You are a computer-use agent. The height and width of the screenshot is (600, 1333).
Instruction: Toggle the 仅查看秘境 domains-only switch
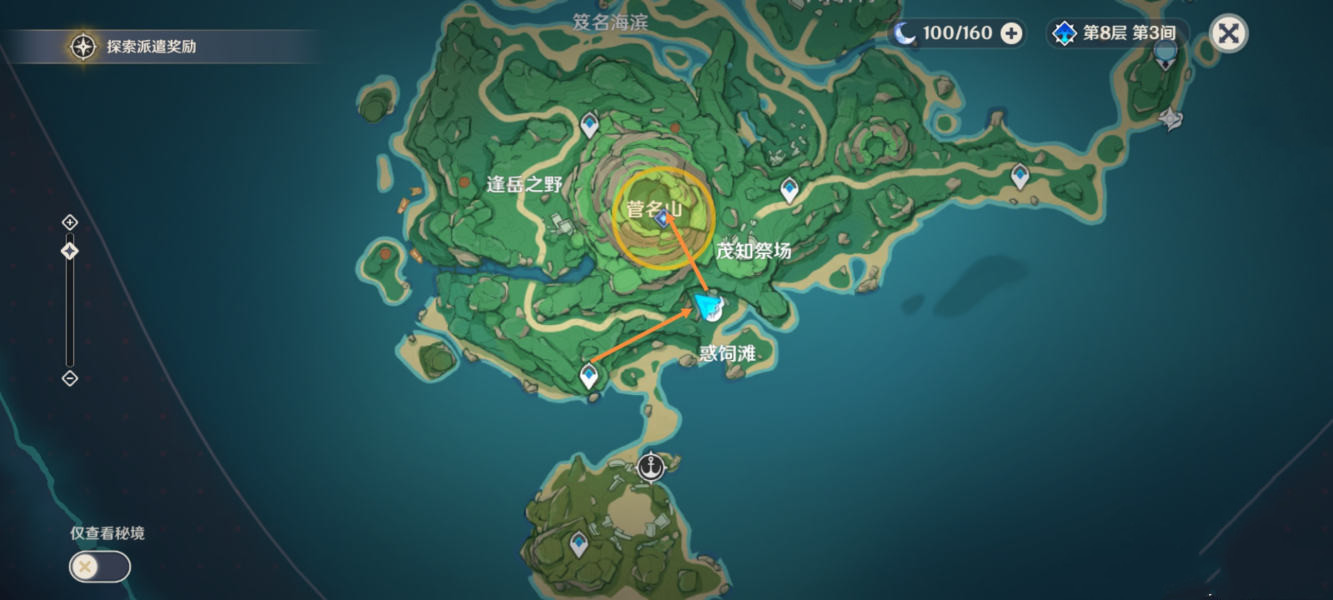[99, 567]
